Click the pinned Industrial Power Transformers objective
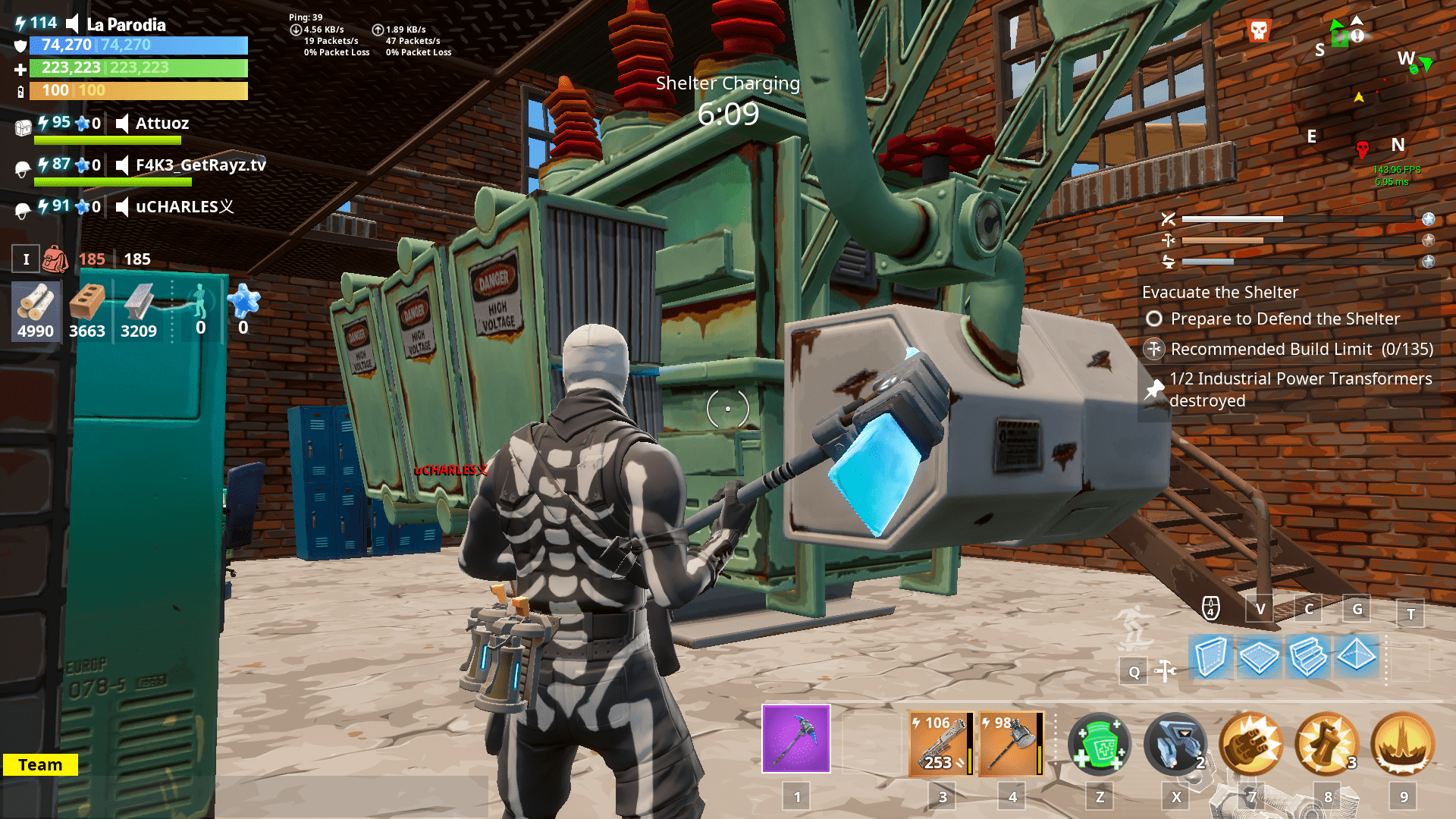Image resolution: width=1456 pixels, height=819 pixels. coord(1301,389)
